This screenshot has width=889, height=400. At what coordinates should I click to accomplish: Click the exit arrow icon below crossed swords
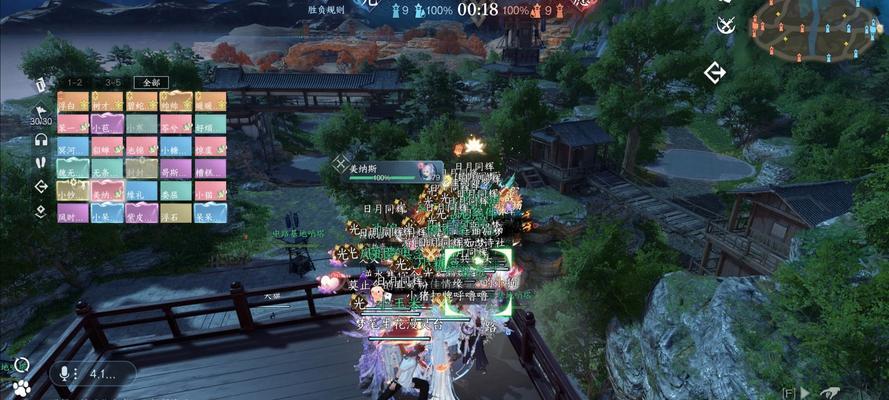click(714, 72)
